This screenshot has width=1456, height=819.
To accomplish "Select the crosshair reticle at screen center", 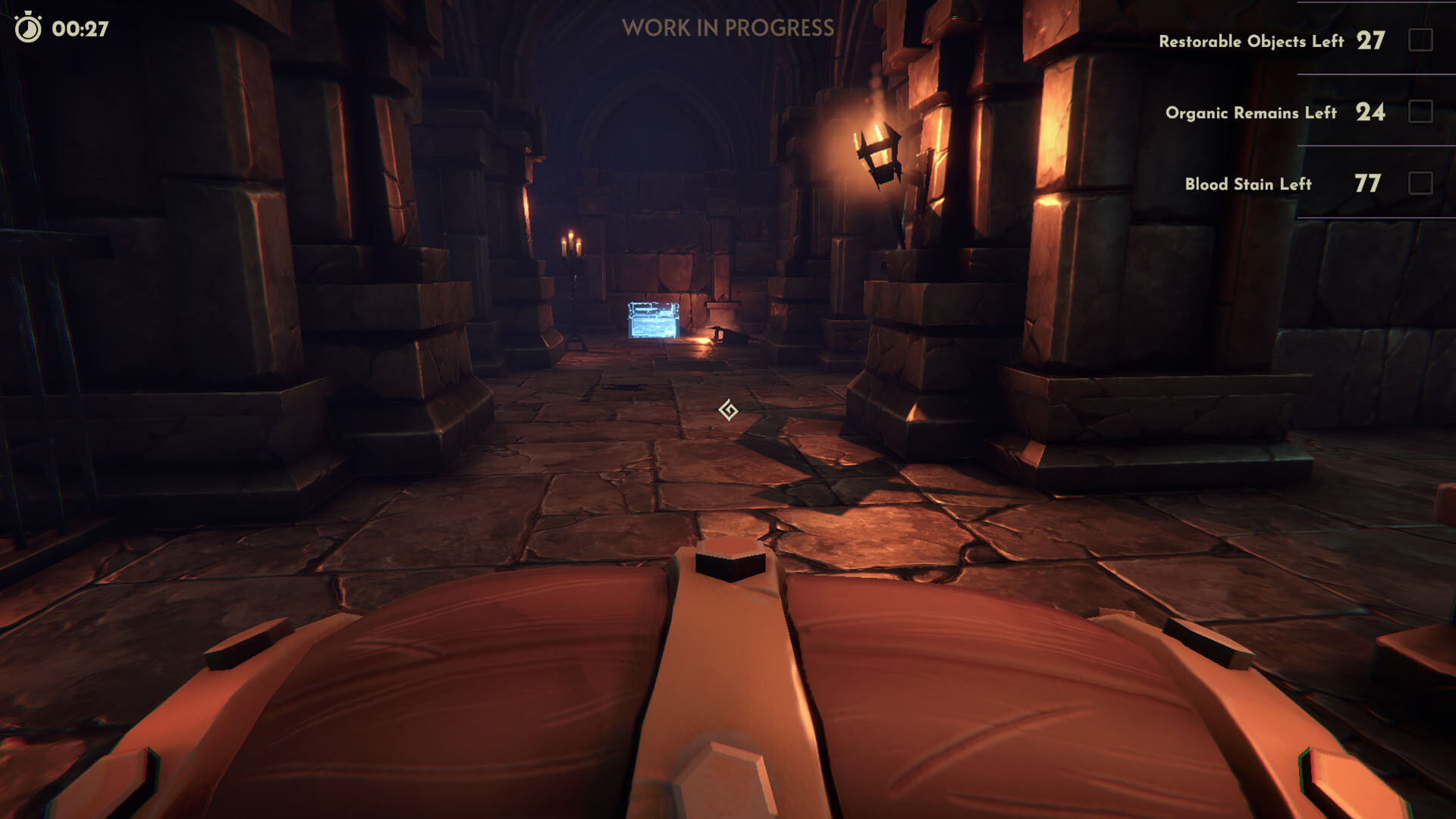I will pos(729,407).
